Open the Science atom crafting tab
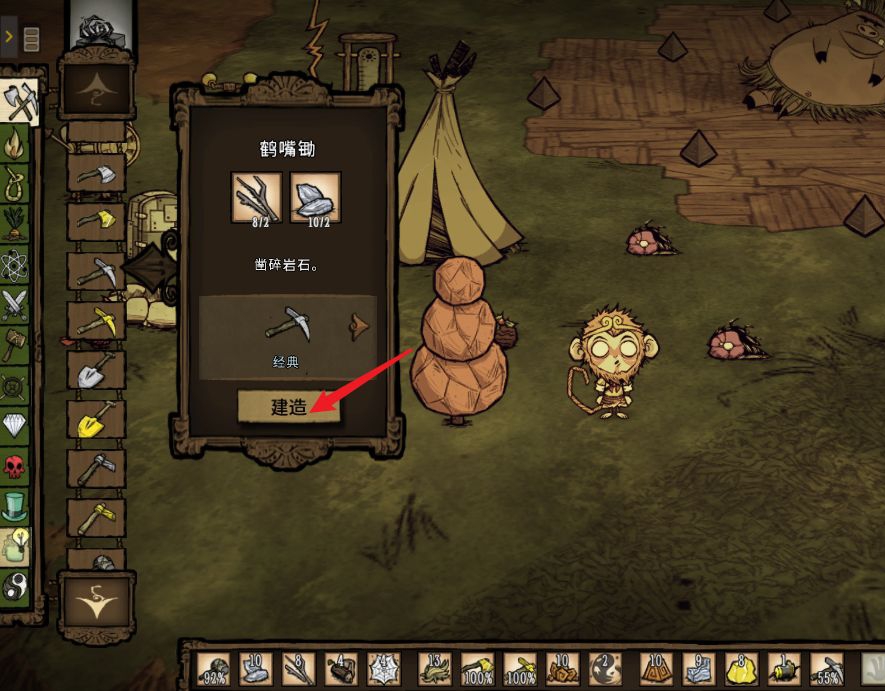Screen dimensions: 885x691 coord(16,264)
